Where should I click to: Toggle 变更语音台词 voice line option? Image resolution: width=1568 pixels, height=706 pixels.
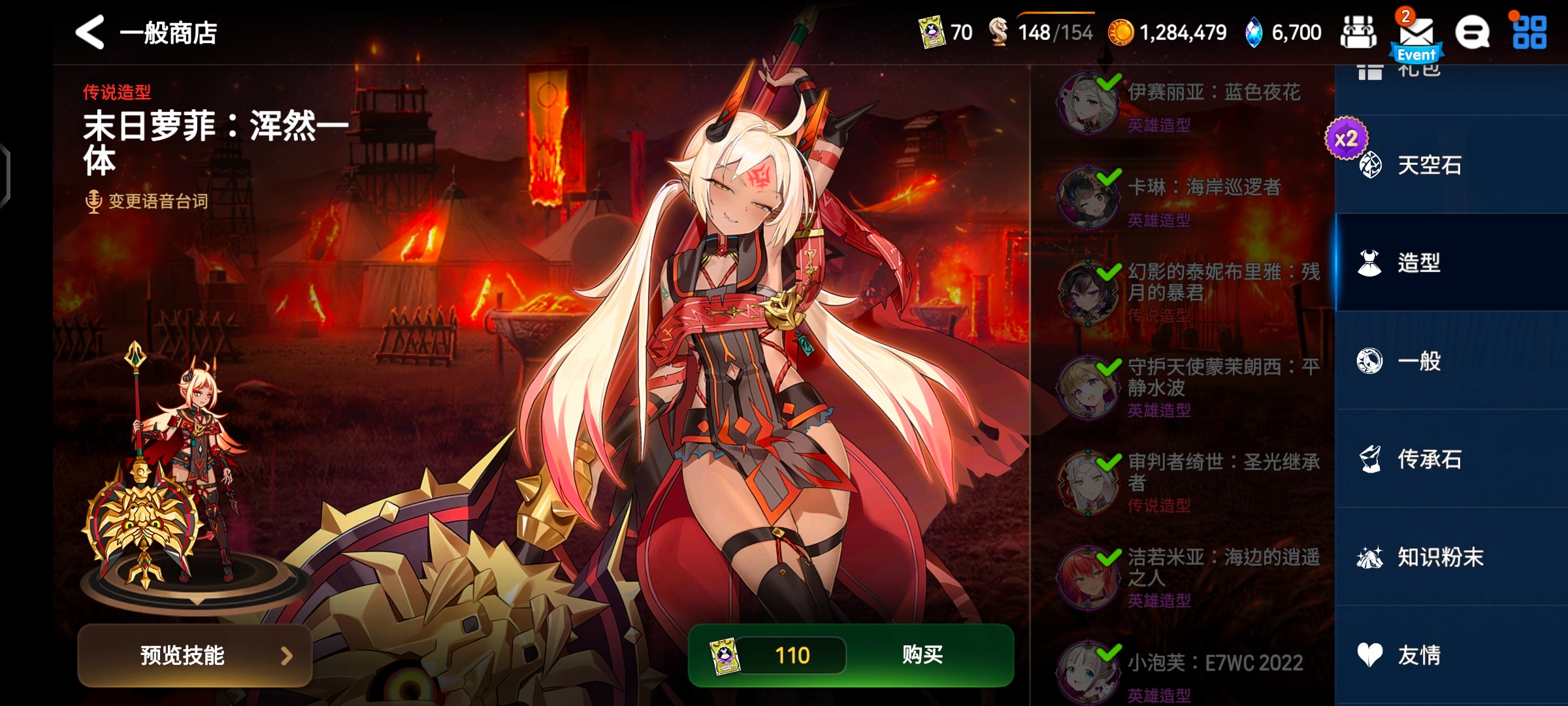click(148, 201)
